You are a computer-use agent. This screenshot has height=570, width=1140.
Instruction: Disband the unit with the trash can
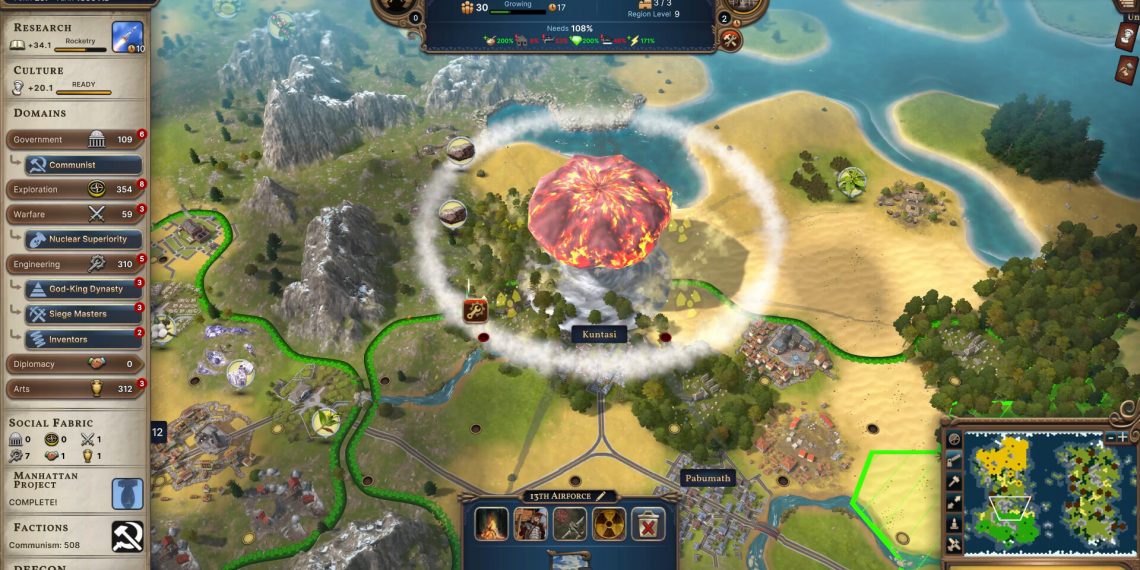pos(647,523)
